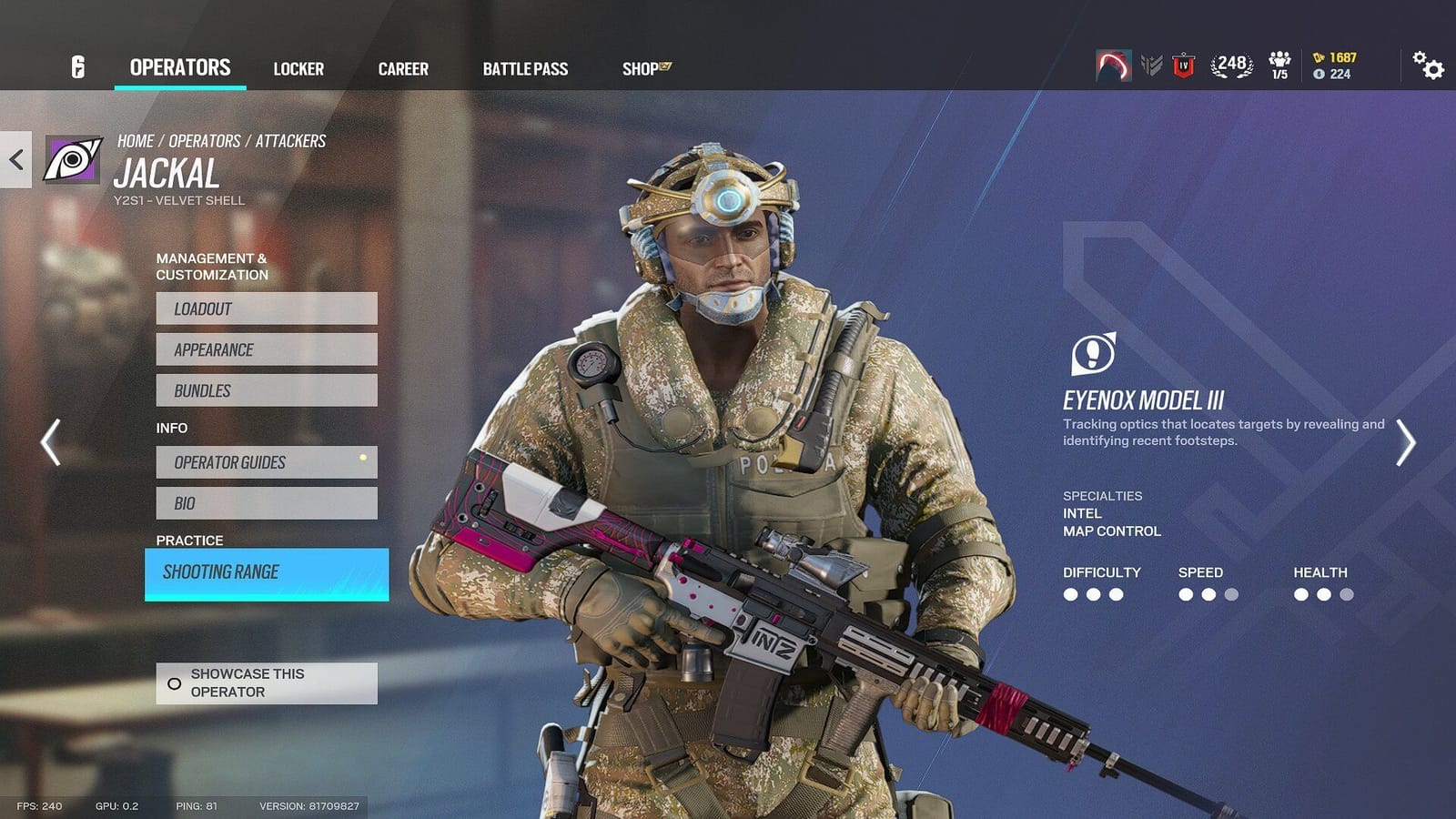Click the Eyenox Model III gadget icon
This screenshot has height=819, width=1456.
1093,351
